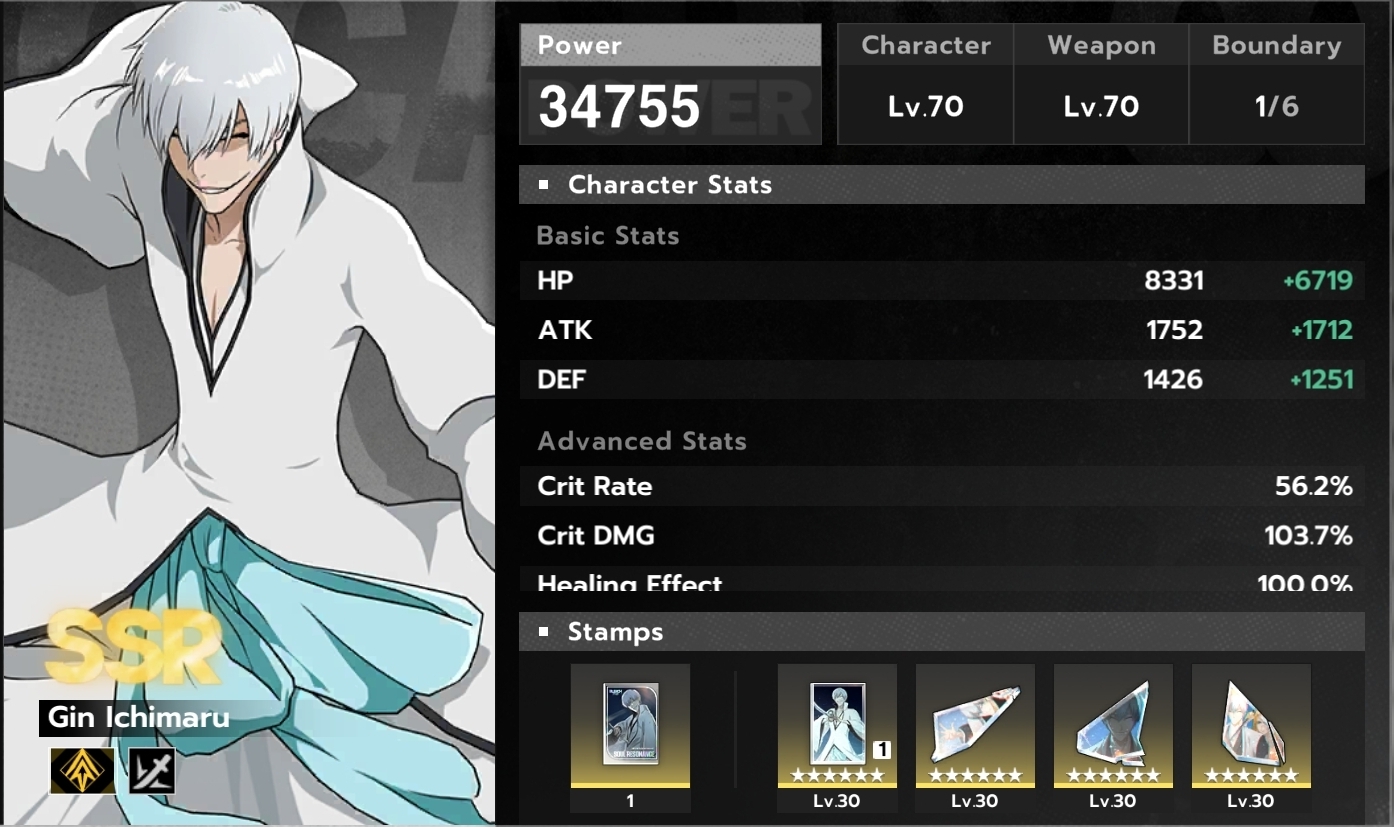
Task: Click the golden arrow diamond attribute icon
Action: pos(74,770)
